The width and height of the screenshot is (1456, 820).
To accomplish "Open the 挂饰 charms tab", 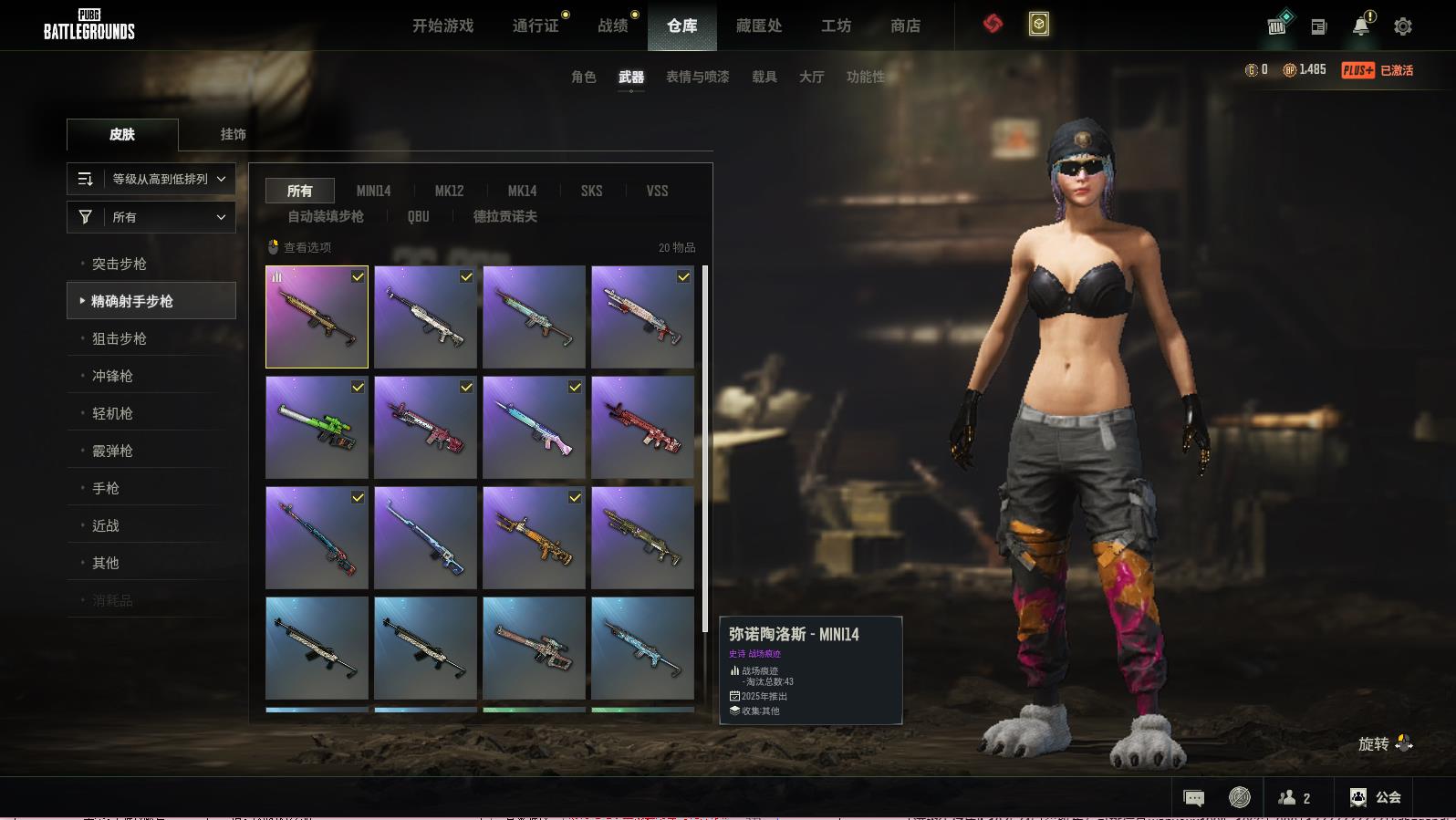I will click(233, 134).
